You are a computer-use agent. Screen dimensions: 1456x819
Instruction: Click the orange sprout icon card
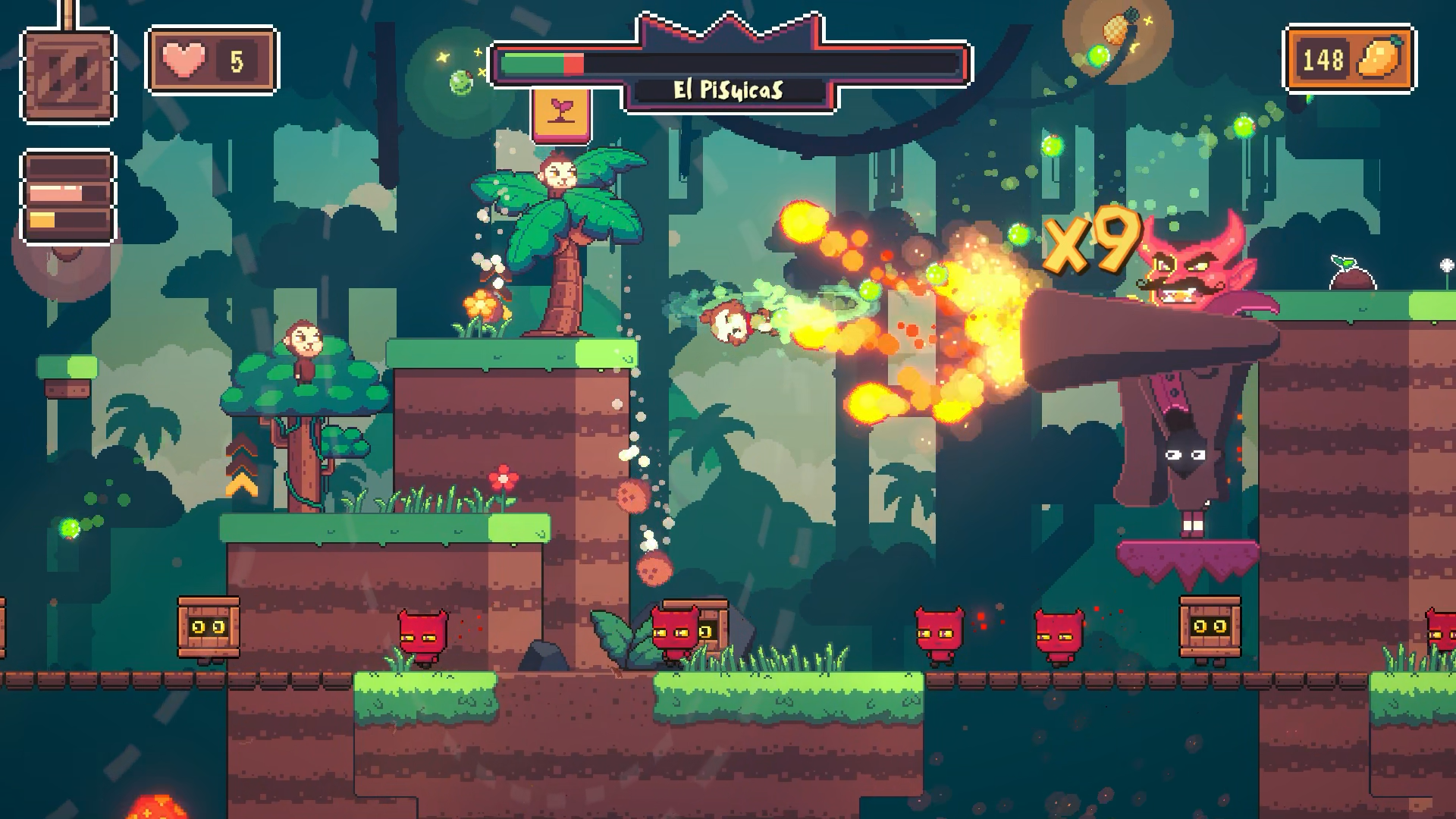pos(561,114)
